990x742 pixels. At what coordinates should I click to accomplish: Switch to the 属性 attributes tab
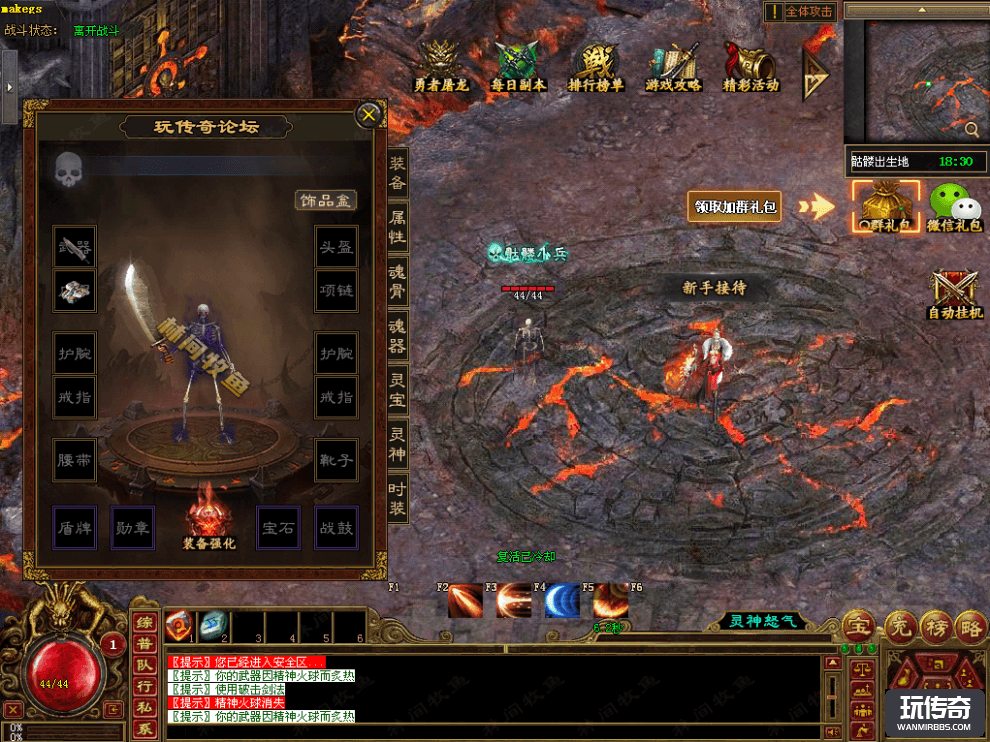tap(397, 227)
